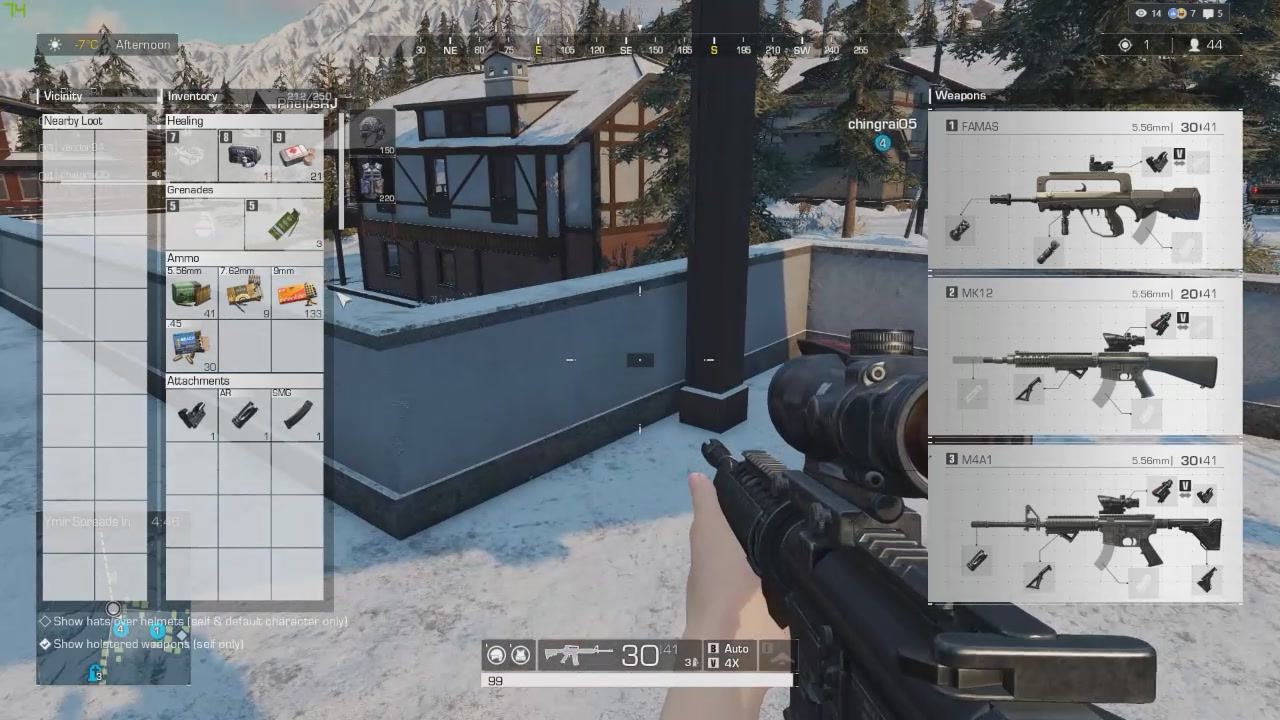Toggle the Auto fire mode indicator
The height and width of the screenshot is (720, 1280).
point(729,648)
